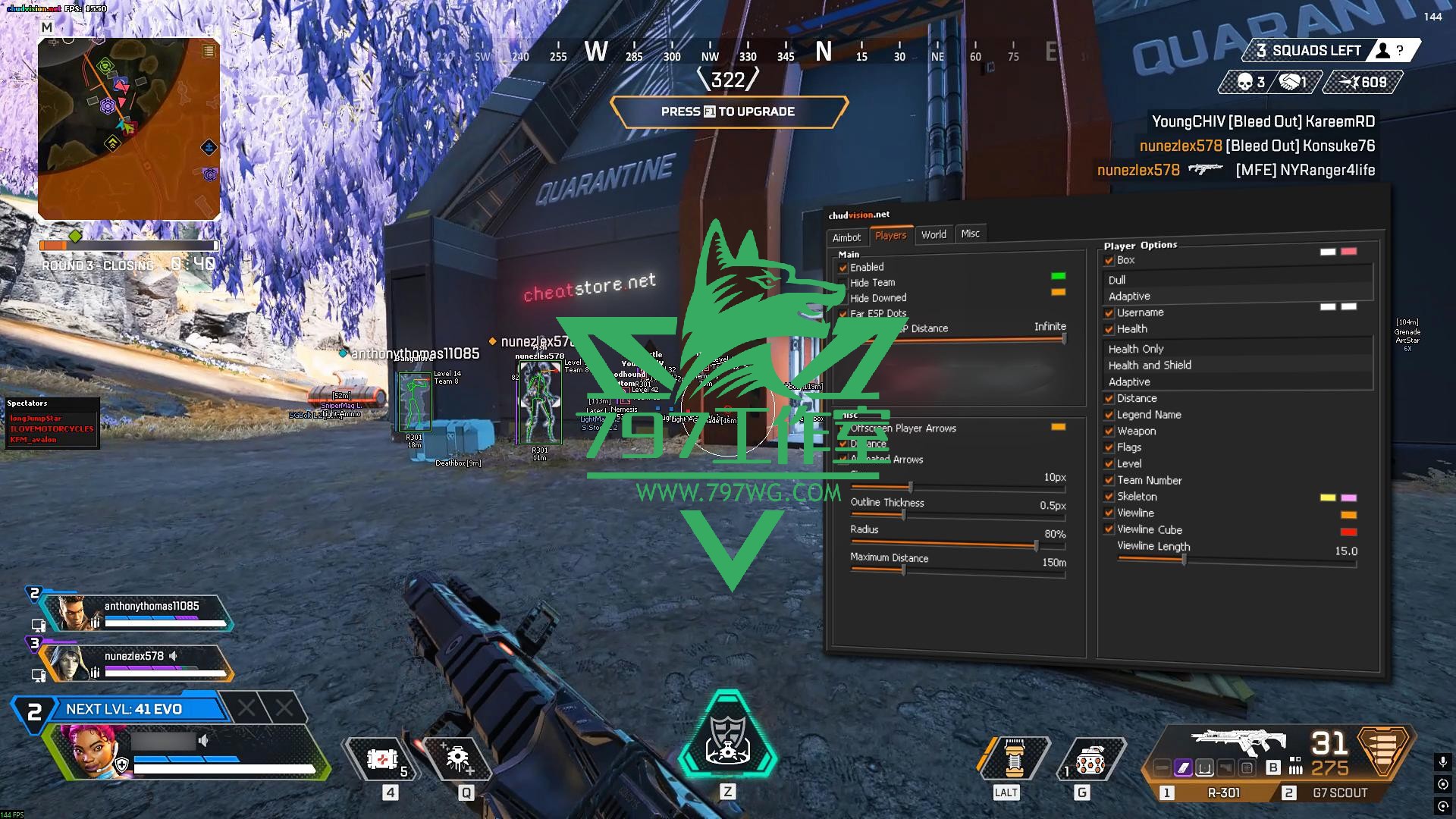1456x819 pixels.
Task: Open the minimap in the corner
Action: point(129,129)
